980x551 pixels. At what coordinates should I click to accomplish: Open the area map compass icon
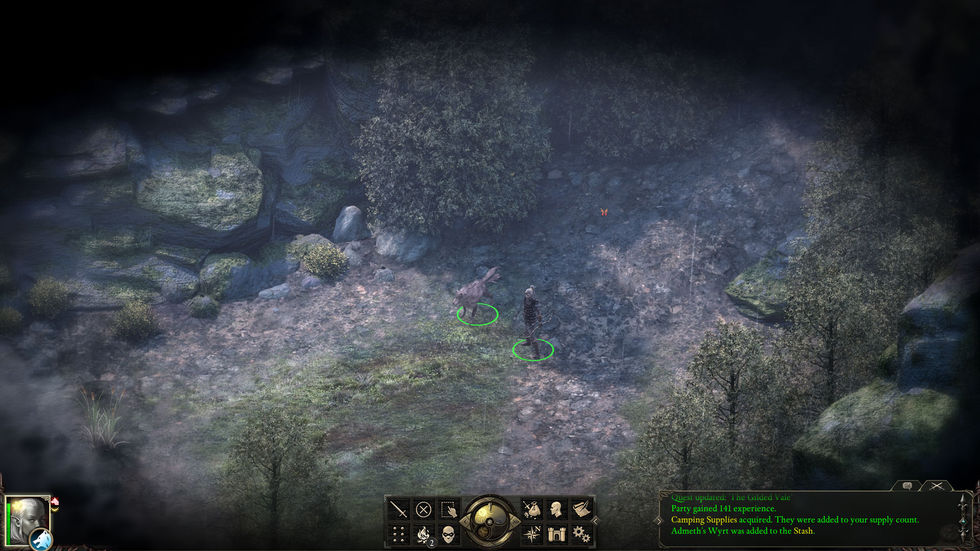pos(530,534)
